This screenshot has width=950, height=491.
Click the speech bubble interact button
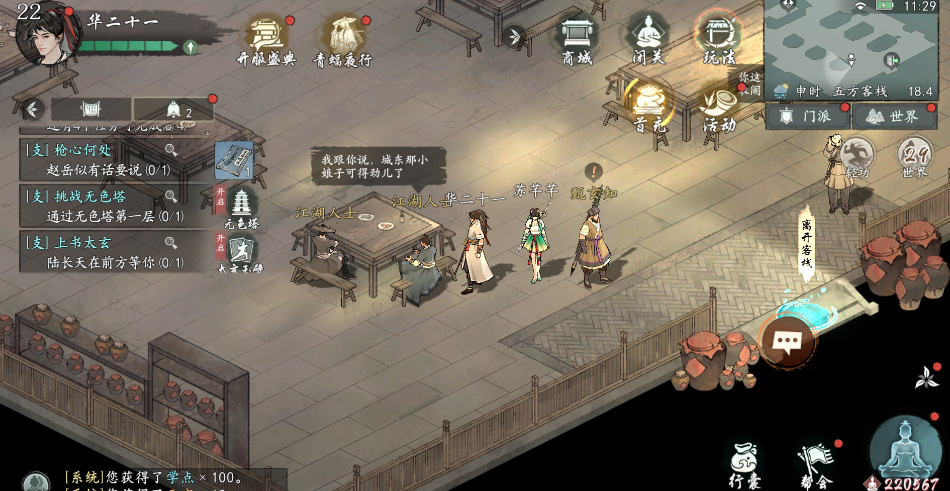tap(787, 342)
